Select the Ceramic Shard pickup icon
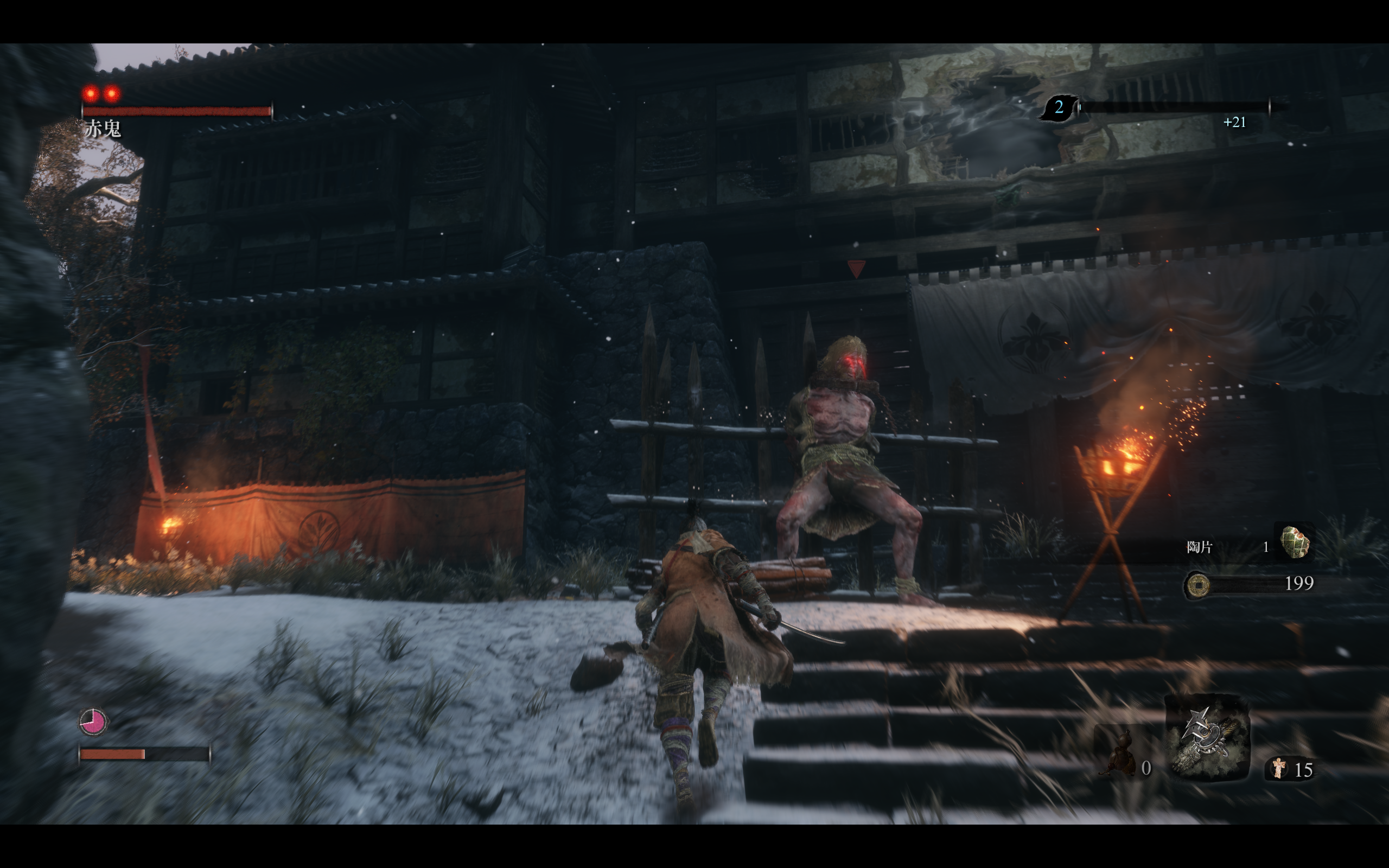This screenshot has width=1389, height=868. click(1294, 541)
